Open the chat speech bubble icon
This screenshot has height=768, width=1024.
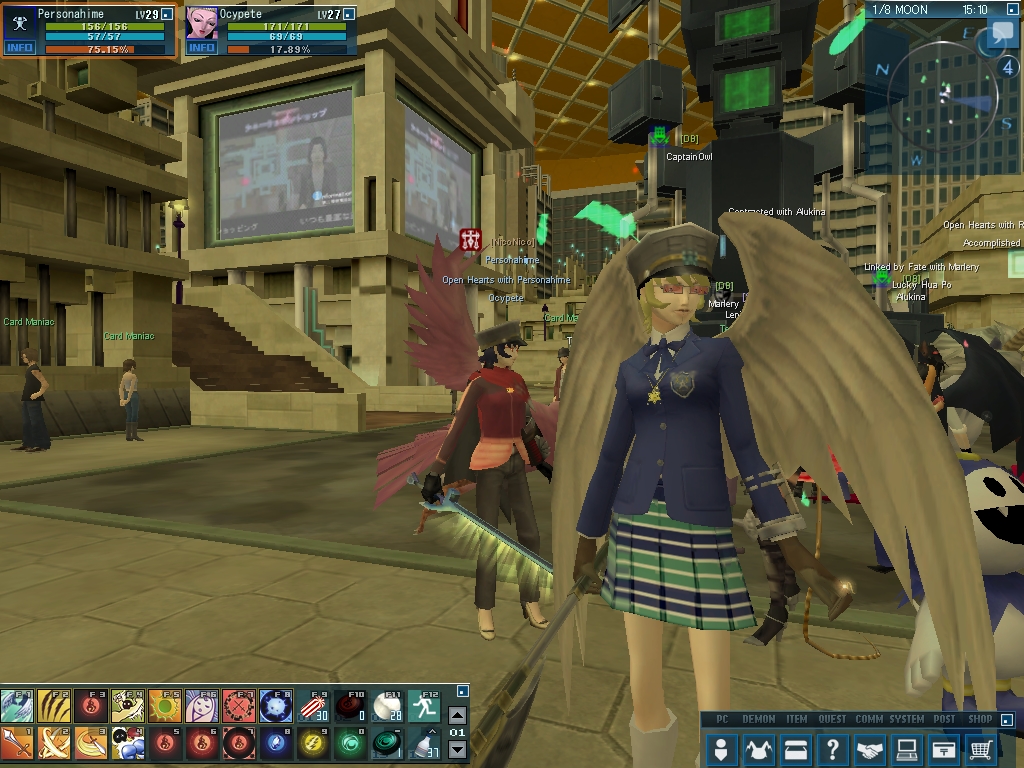click(1000, 36)
